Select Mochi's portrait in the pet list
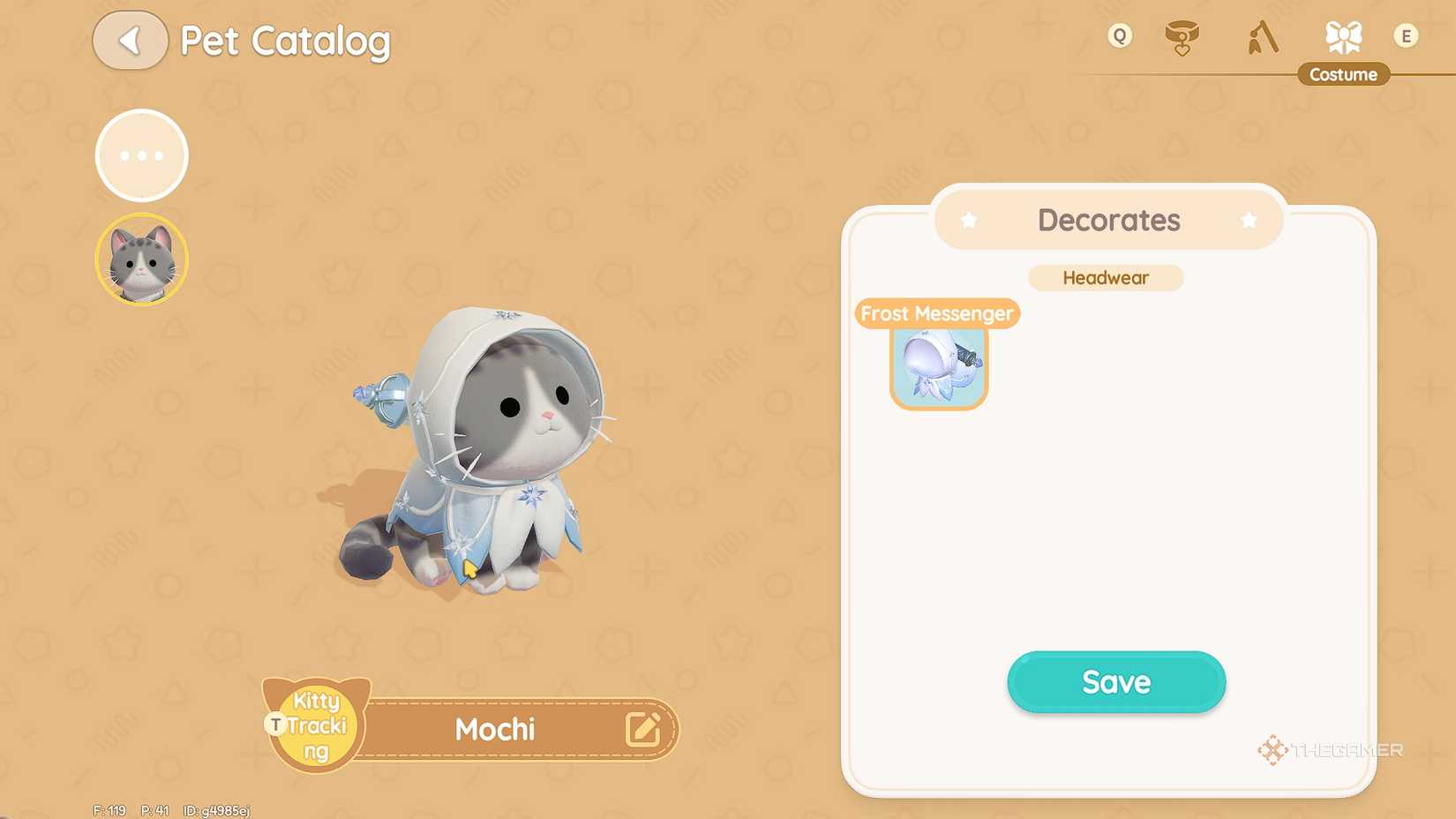 click(141, 258)
